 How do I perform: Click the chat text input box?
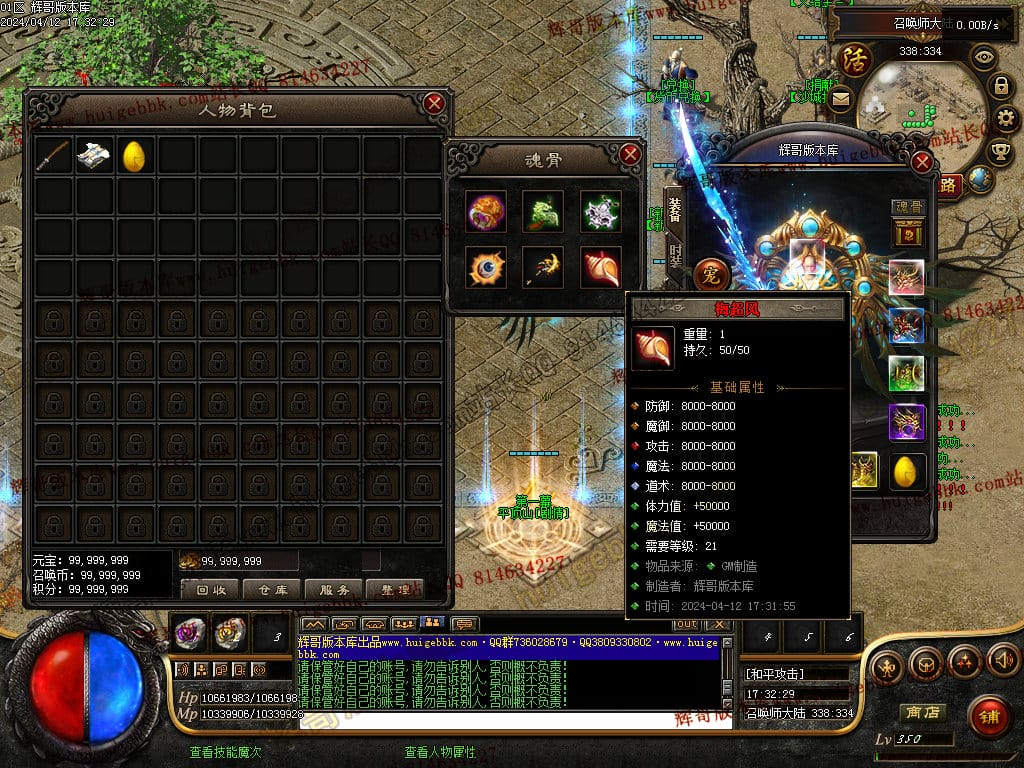[x=510, y=719]
